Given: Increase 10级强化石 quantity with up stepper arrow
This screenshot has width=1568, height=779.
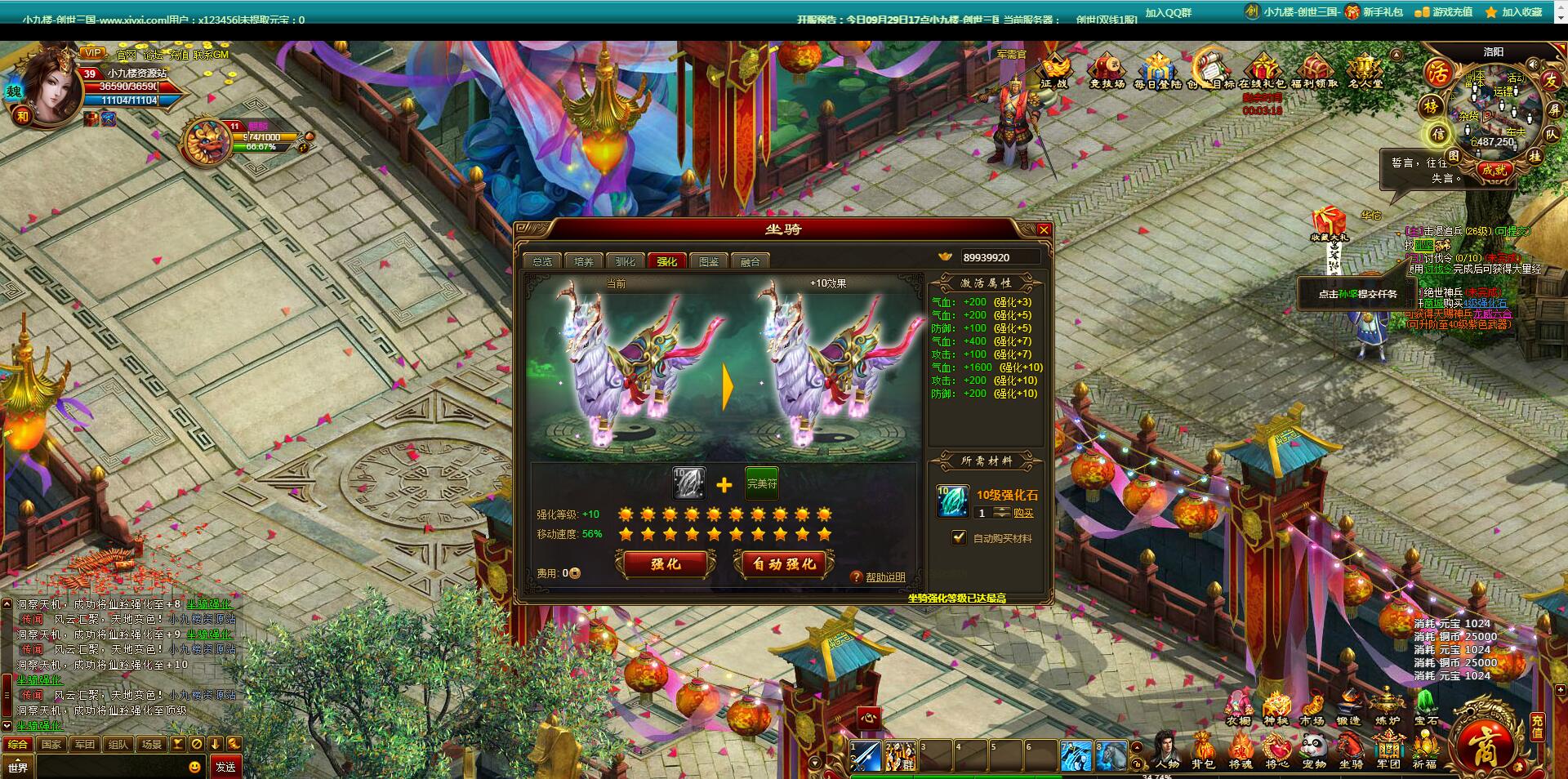Looking at the screenshot, I should pos(1002,510).
